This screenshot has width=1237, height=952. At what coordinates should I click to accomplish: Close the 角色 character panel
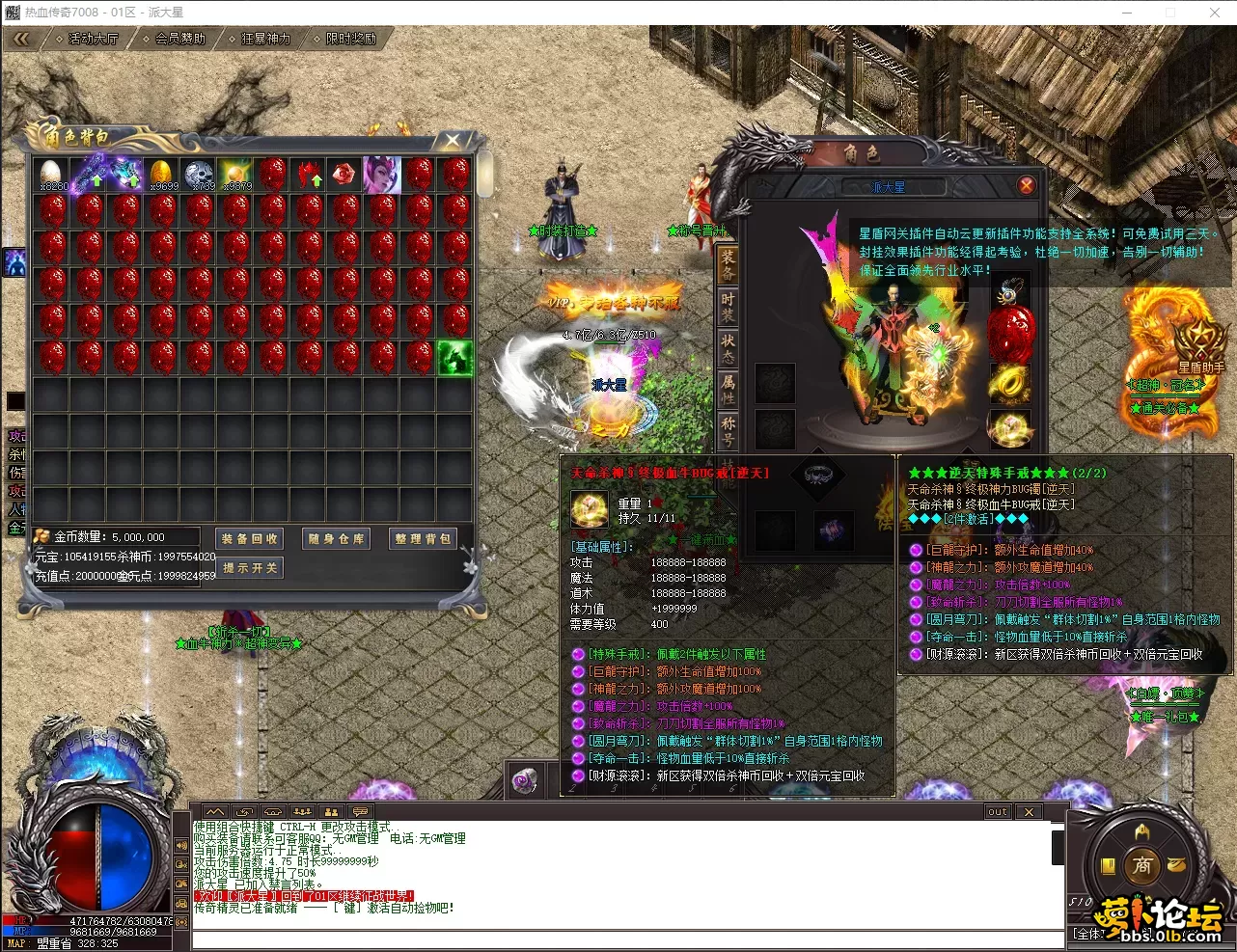(1027, 185)
